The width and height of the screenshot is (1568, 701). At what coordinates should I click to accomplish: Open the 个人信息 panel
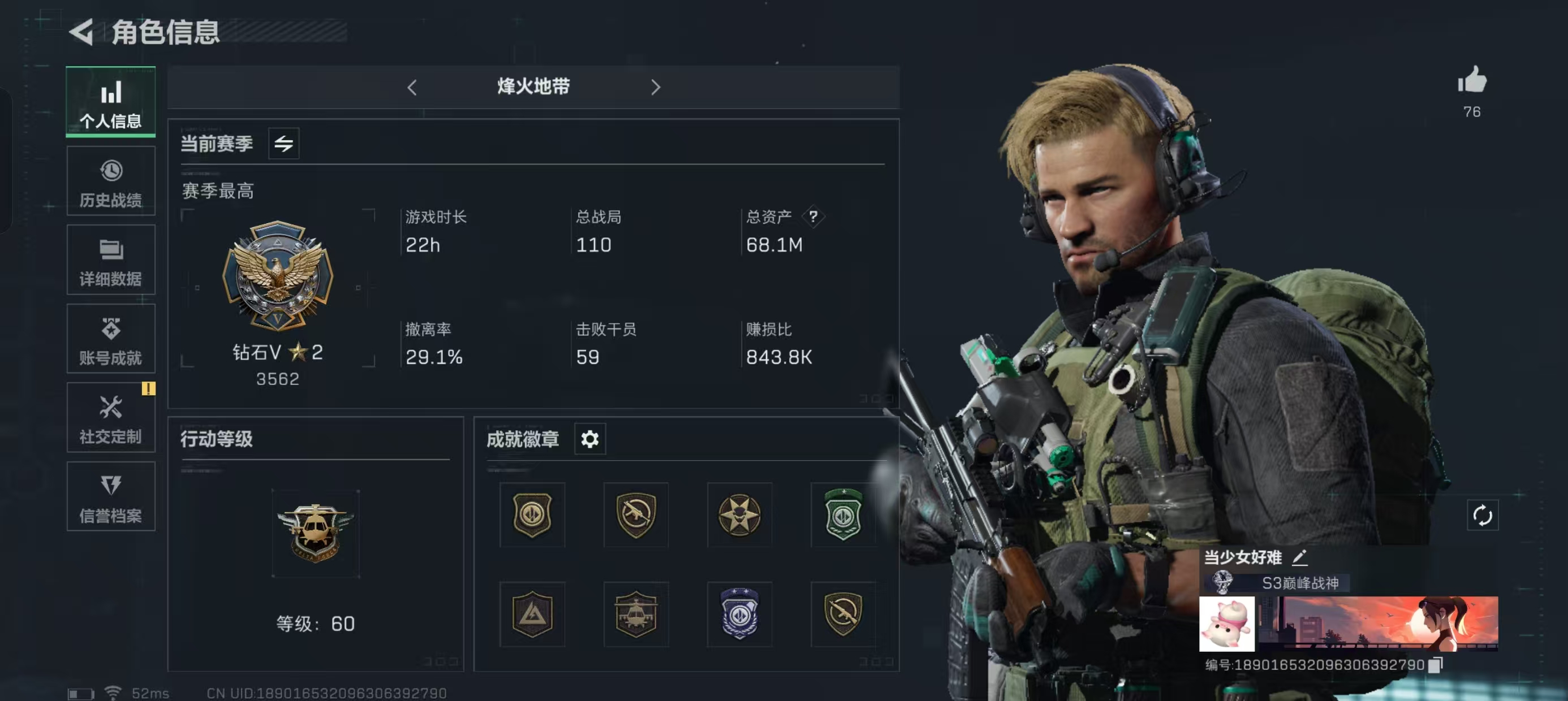tap(110, 102)
